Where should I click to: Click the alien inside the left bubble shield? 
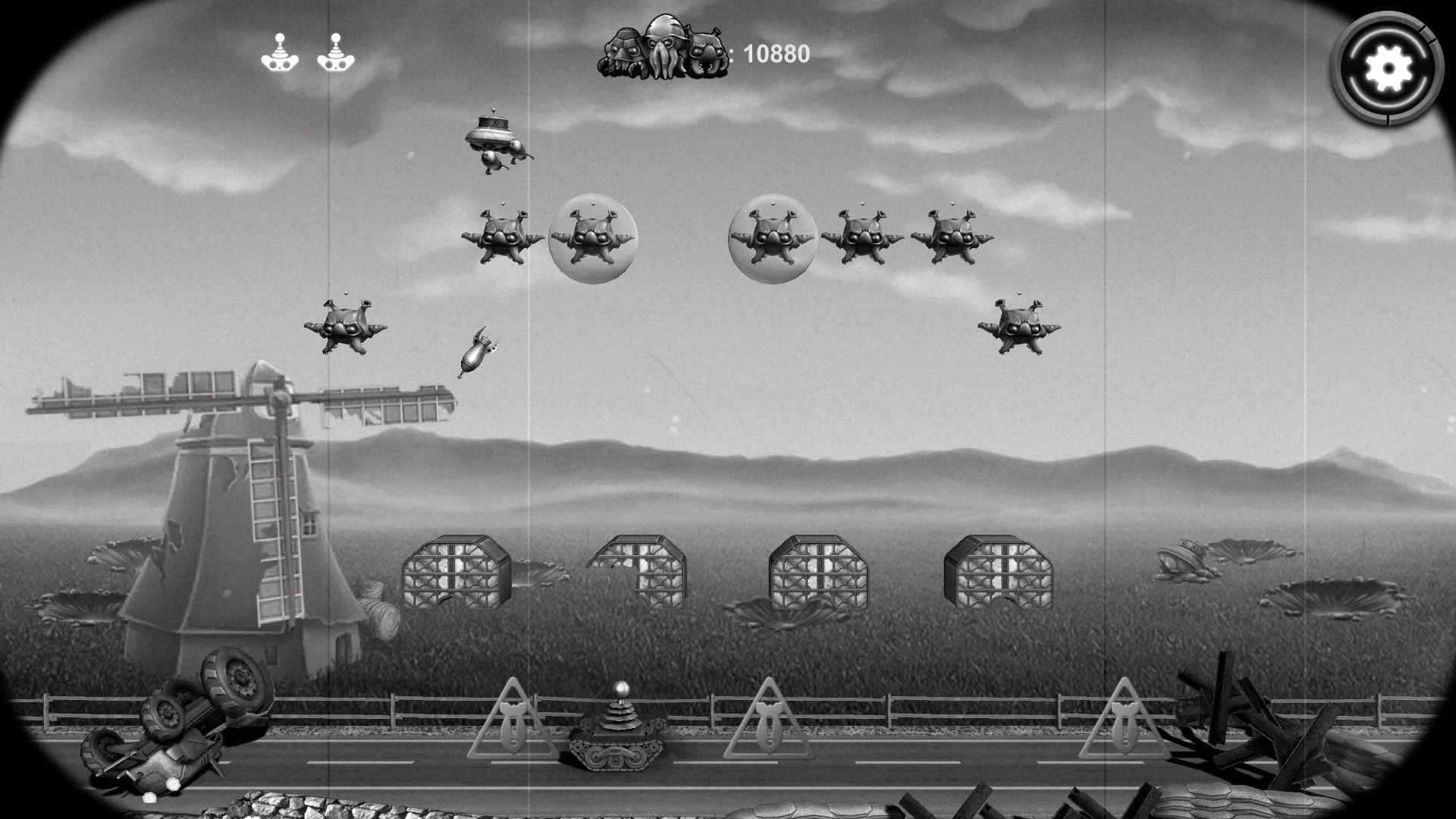(594, 237)
